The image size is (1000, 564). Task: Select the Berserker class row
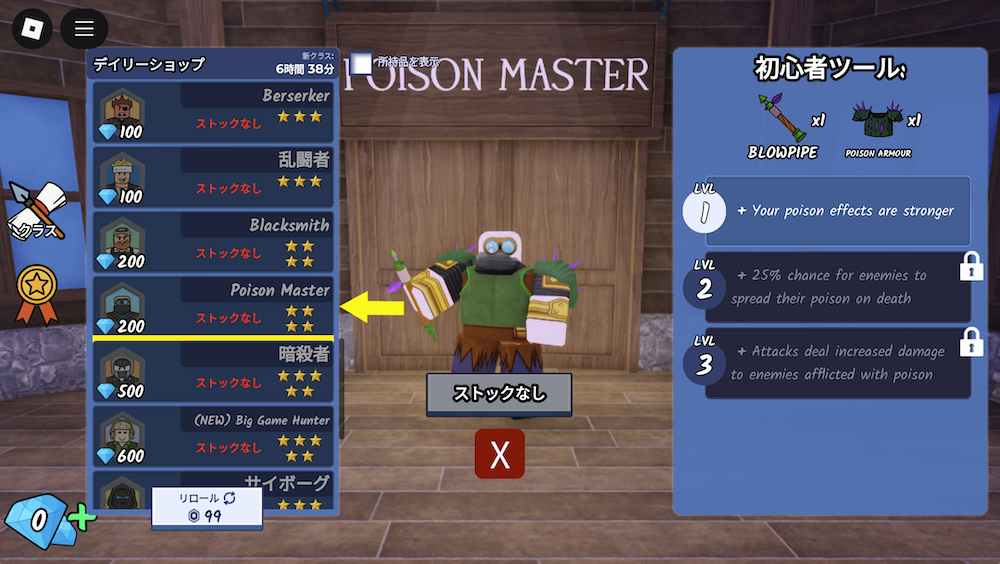coord(213,112)
